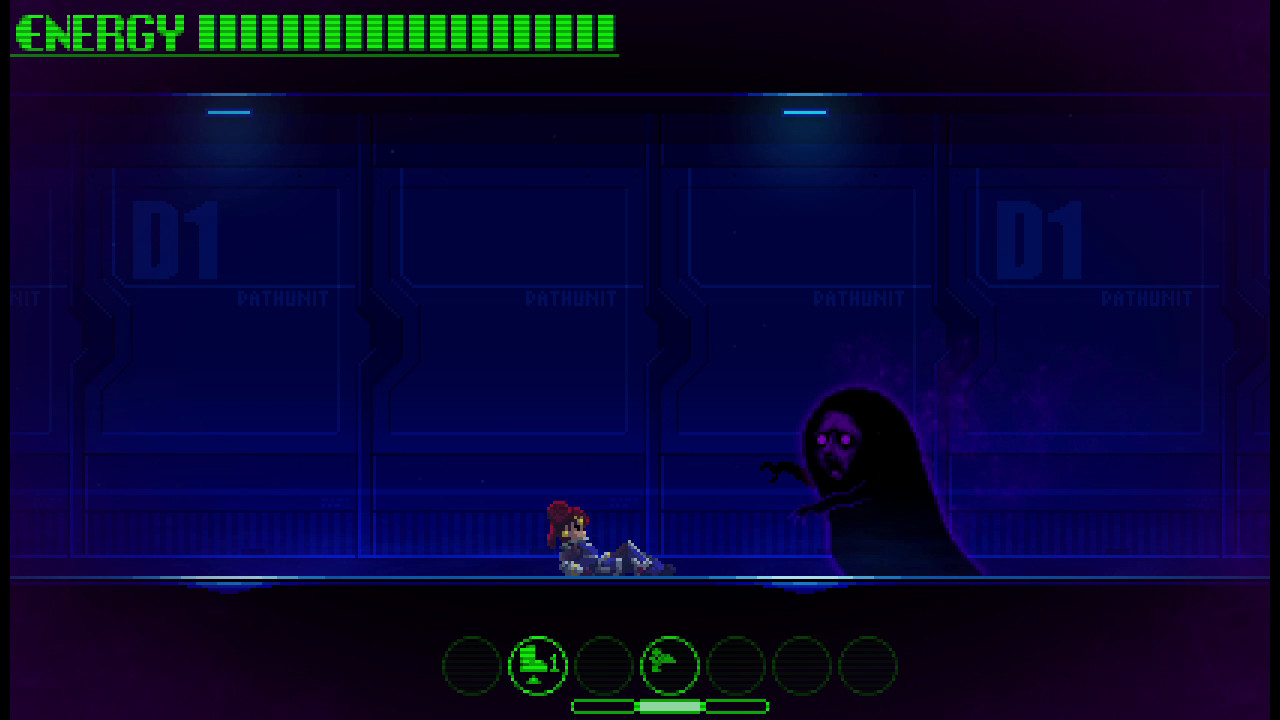The image size is (1280, 720).
Task: Click the item count '1' badge on the lamp
Action: click(553, 662)
